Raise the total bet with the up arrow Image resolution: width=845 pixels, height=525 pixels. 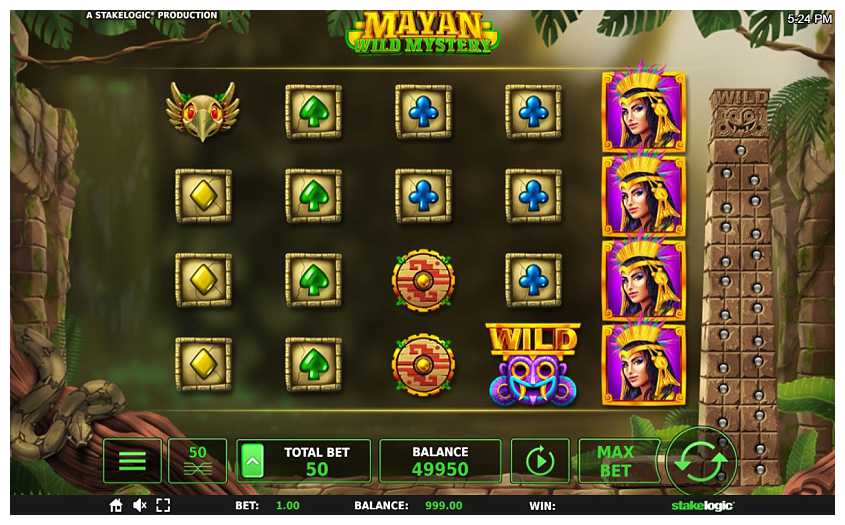252,461
